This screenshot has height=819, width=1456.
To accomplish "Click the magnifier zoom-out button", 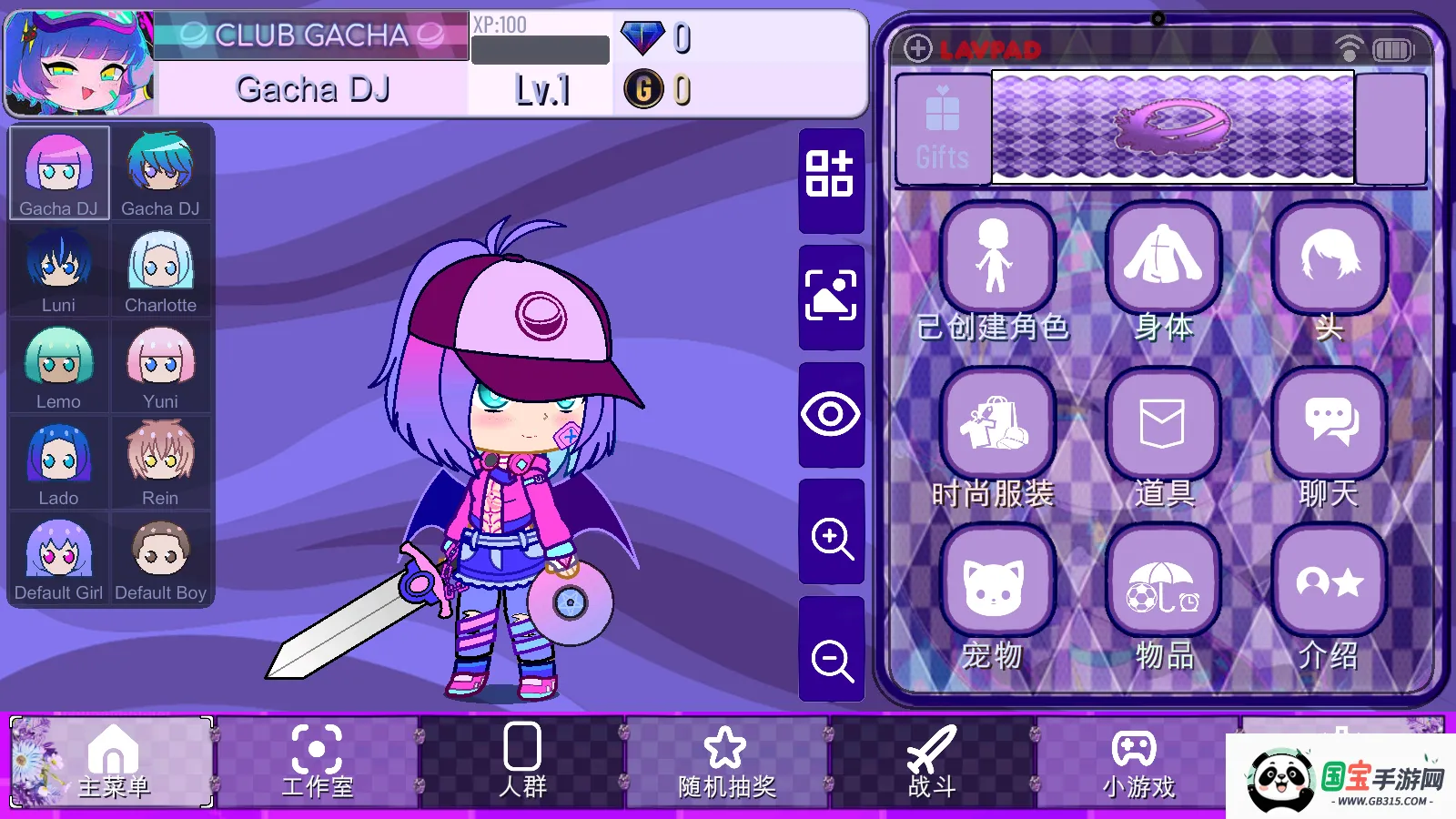I will pyautogui.click(x=832, y=659).
